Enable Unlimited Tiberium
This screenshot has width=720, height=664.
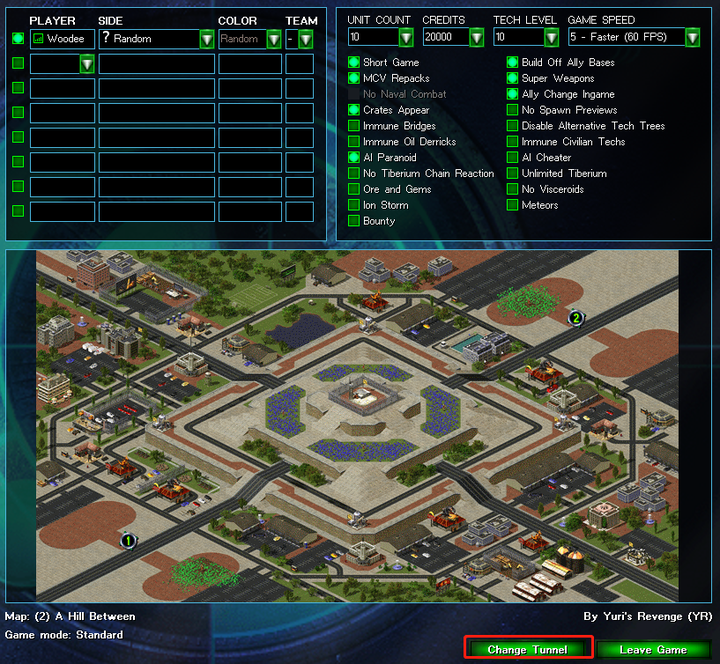pyautogui.click(x=512, y=173)
